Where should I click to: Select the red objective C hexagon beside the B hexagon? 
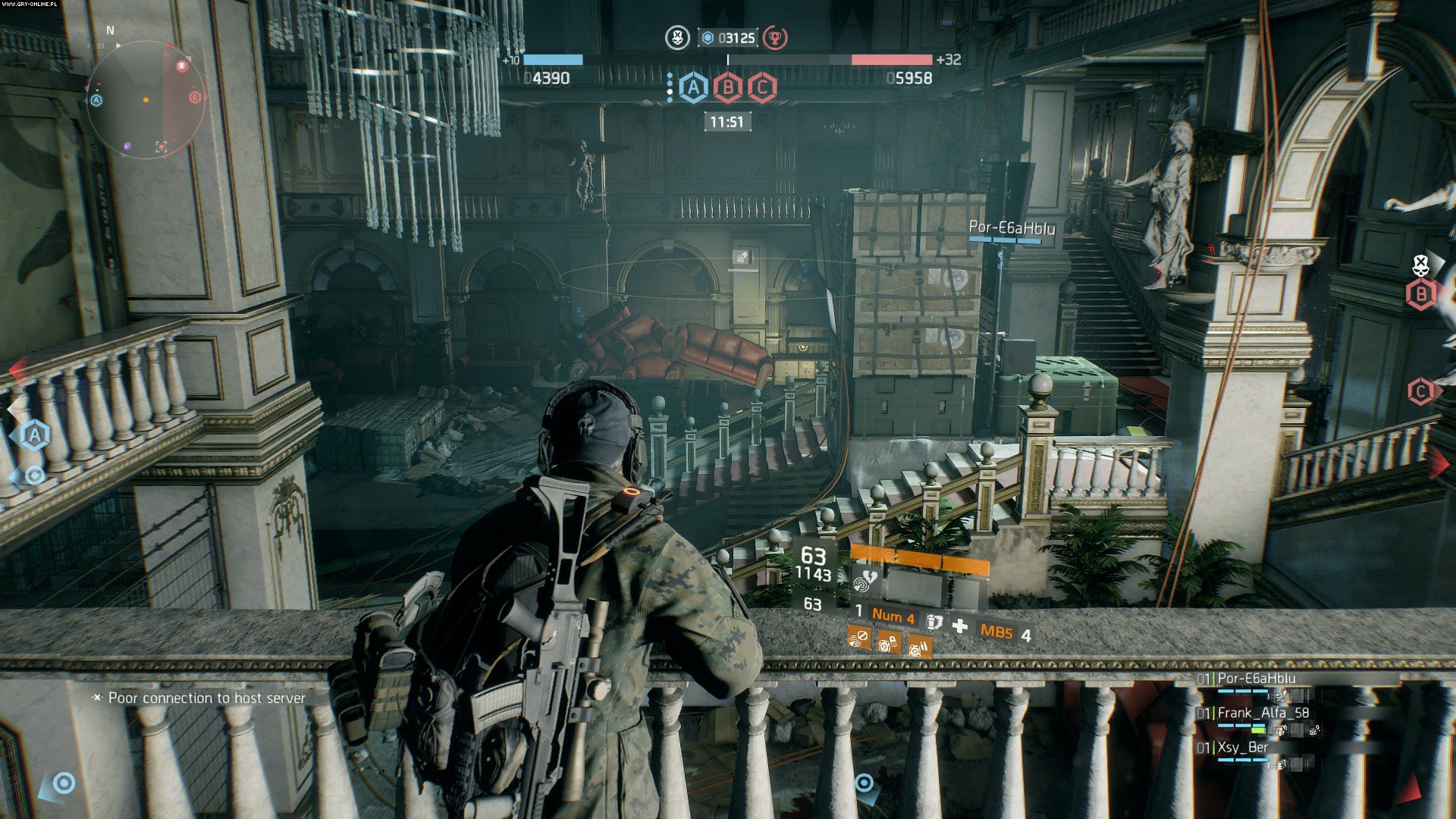(x=762, y=88)
